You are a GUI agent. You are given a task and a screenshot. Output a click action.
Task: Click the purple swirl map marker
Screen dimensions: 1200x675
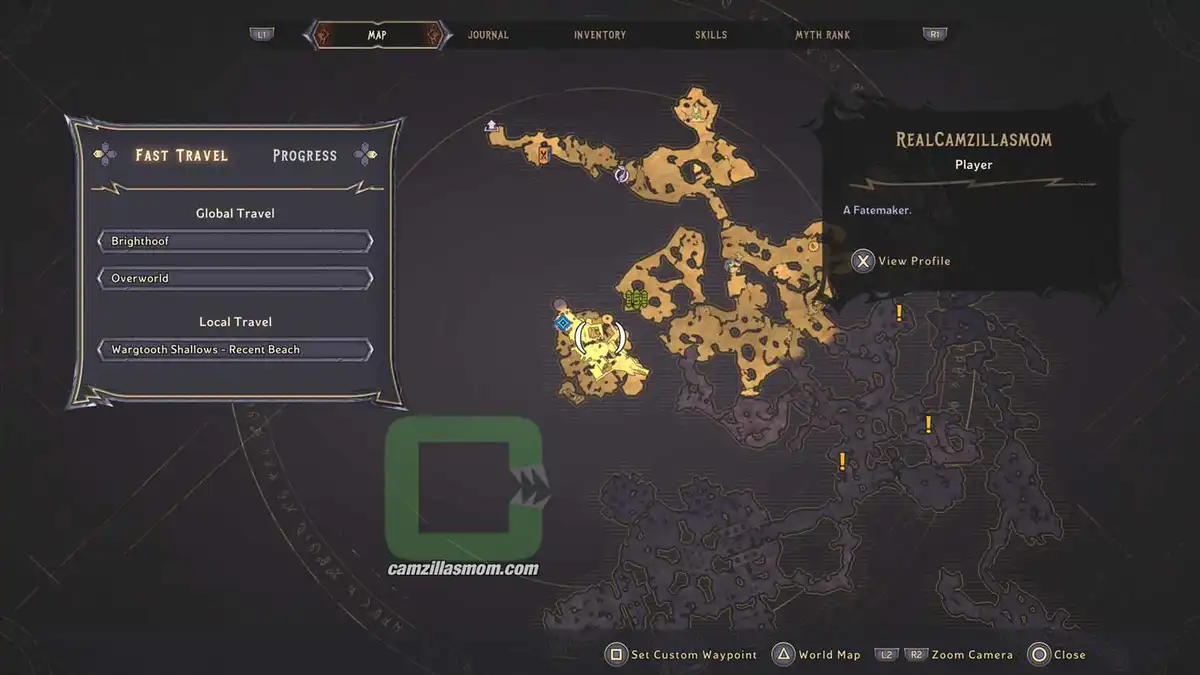621,175
